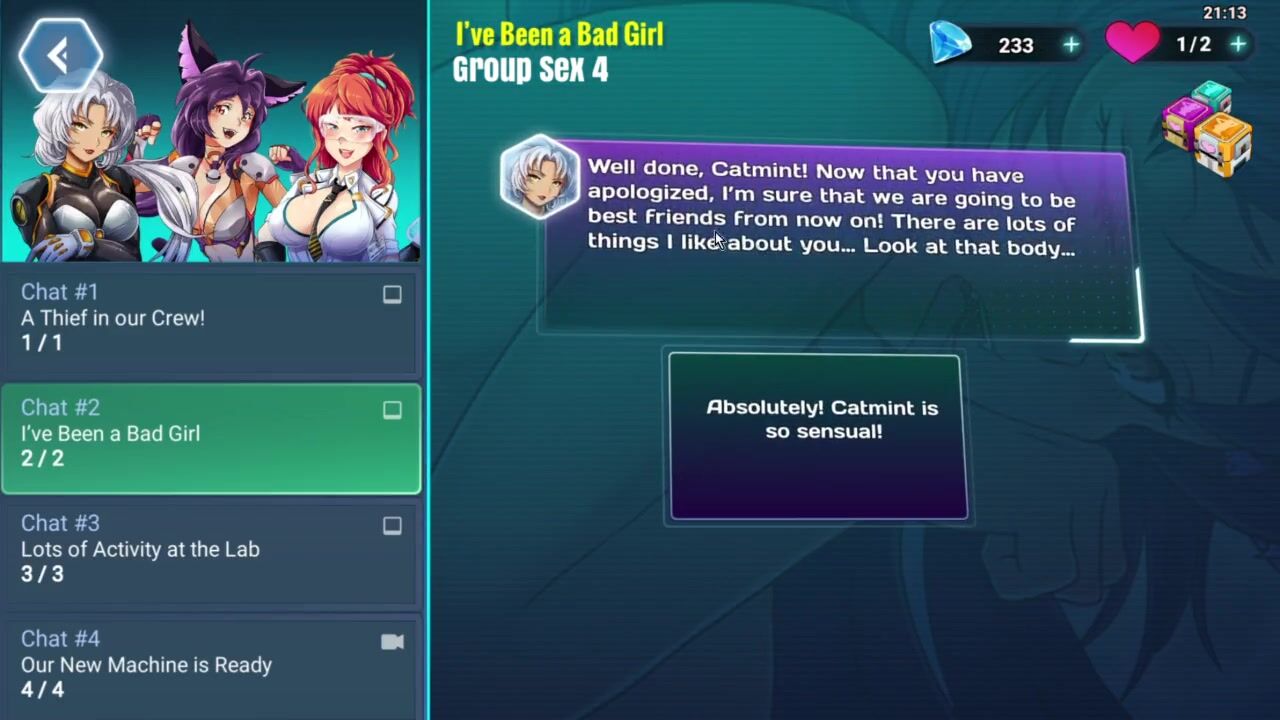Click the heart energy icon
Image resolution: width=1280 pixels, height=720 pixels.
pyautogui.click(x=1132, y=44)
